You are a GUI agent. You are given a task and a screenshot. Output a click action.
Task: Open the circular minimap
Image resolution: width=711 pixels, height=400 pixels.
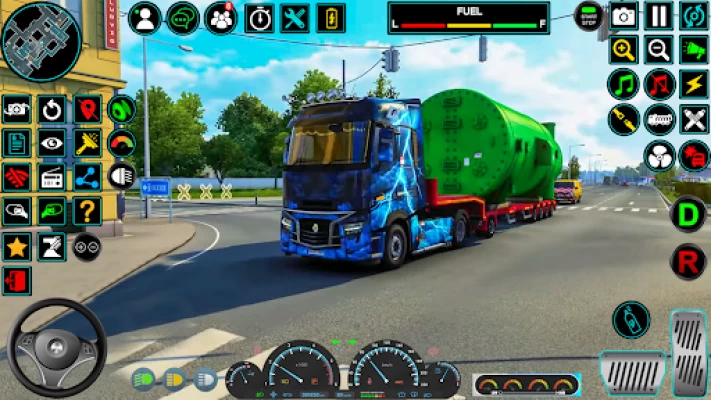(40, 40)
